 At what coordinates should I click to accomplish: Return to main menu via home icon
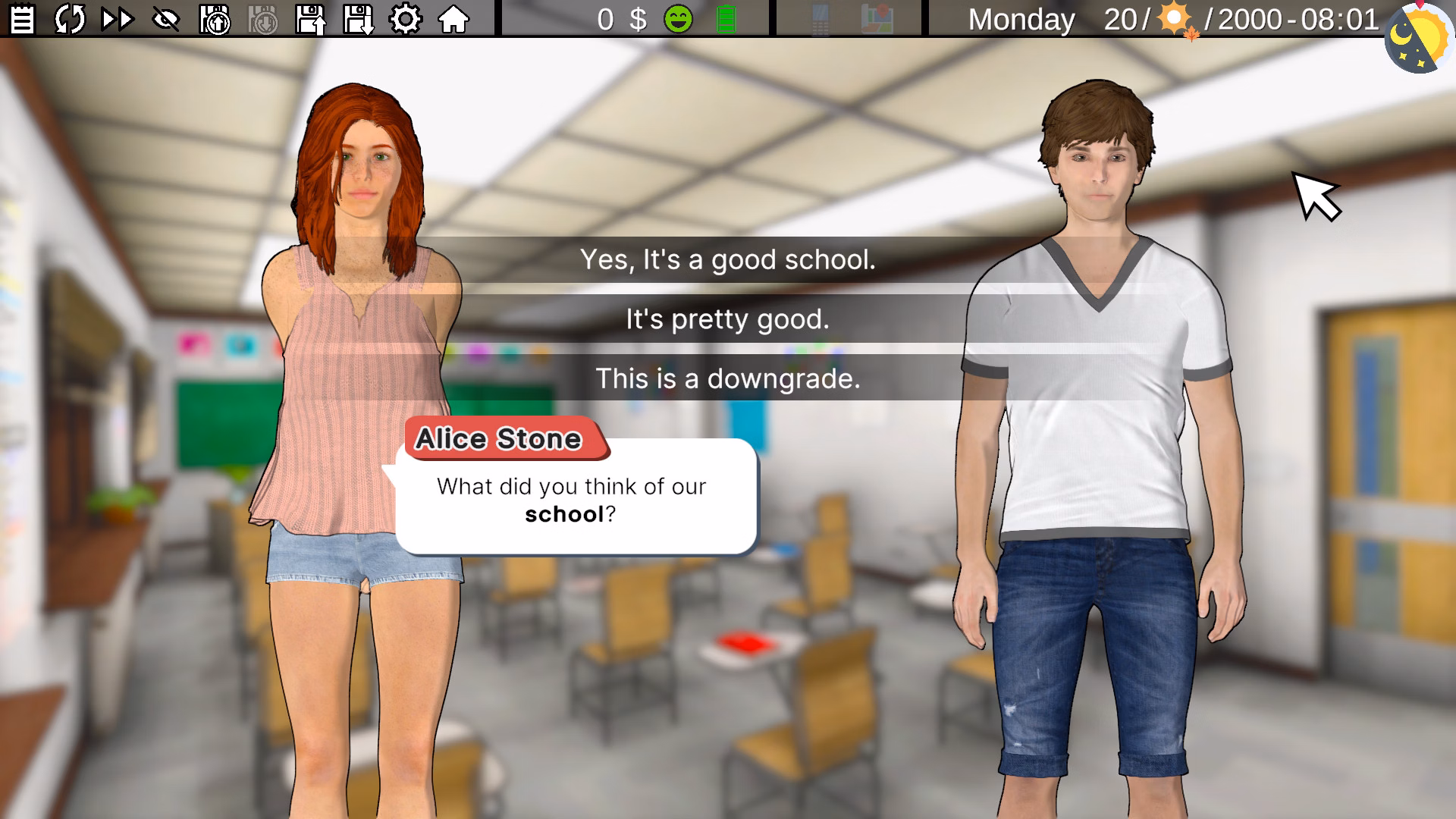[453, 19]
